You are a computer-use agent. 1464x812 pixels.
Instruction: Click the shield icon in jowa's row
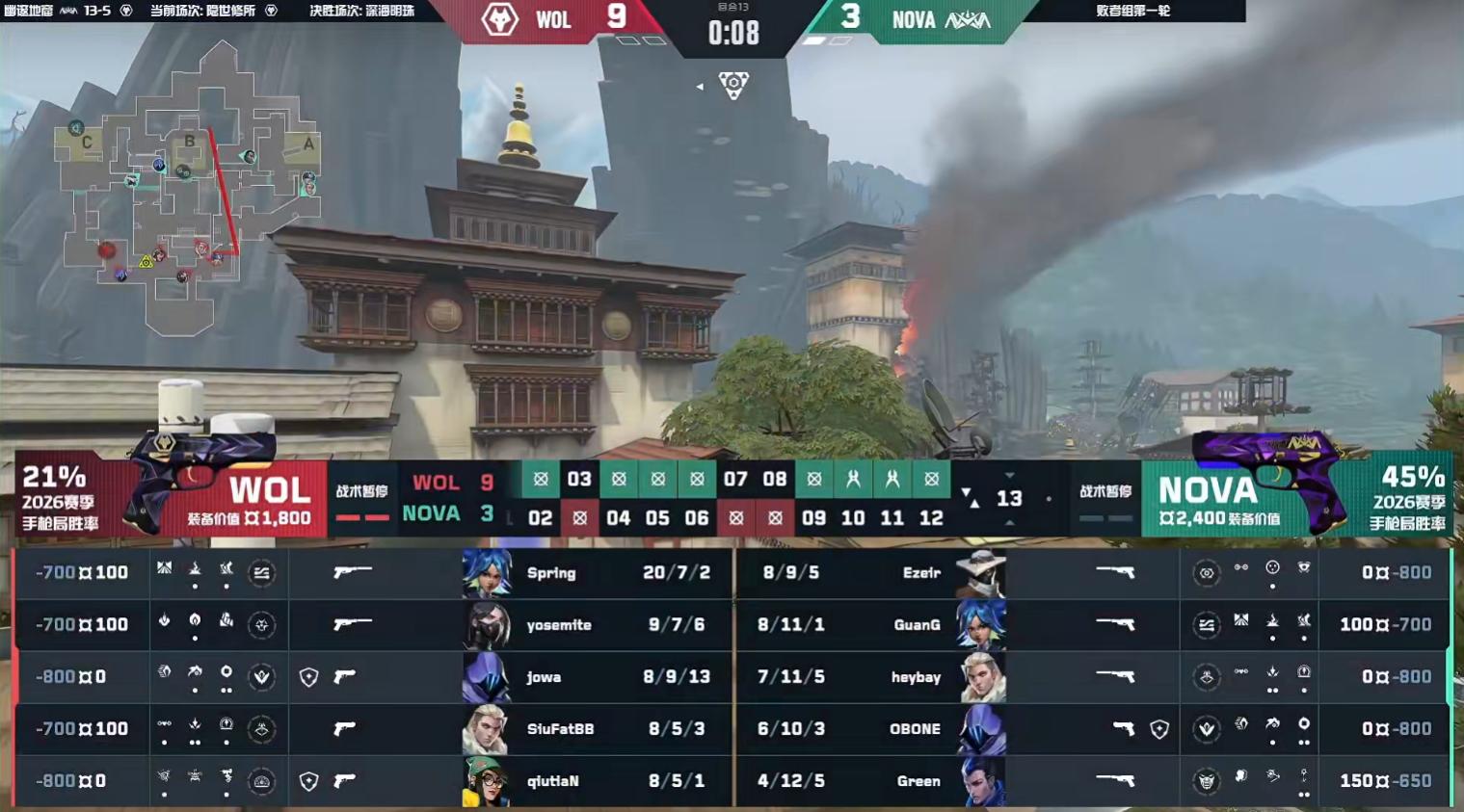308,677
